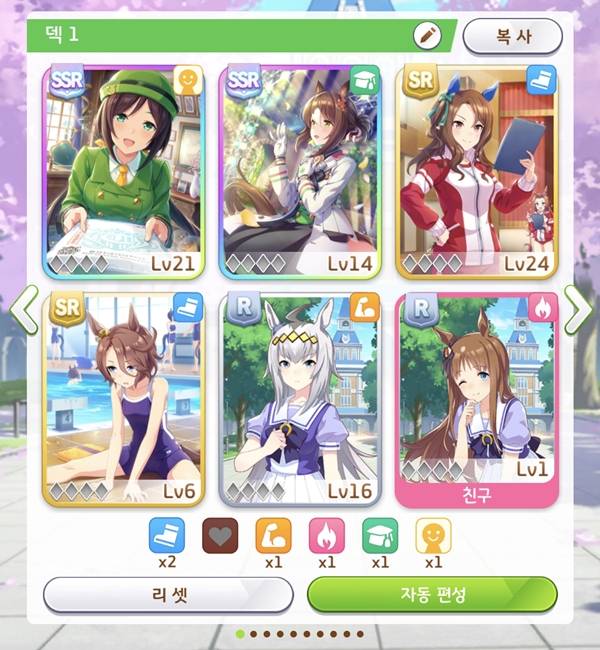The width and height of the screenshot is (600, 650).
Task: Click the brown heart type icon
Action: tap(221, 536)
